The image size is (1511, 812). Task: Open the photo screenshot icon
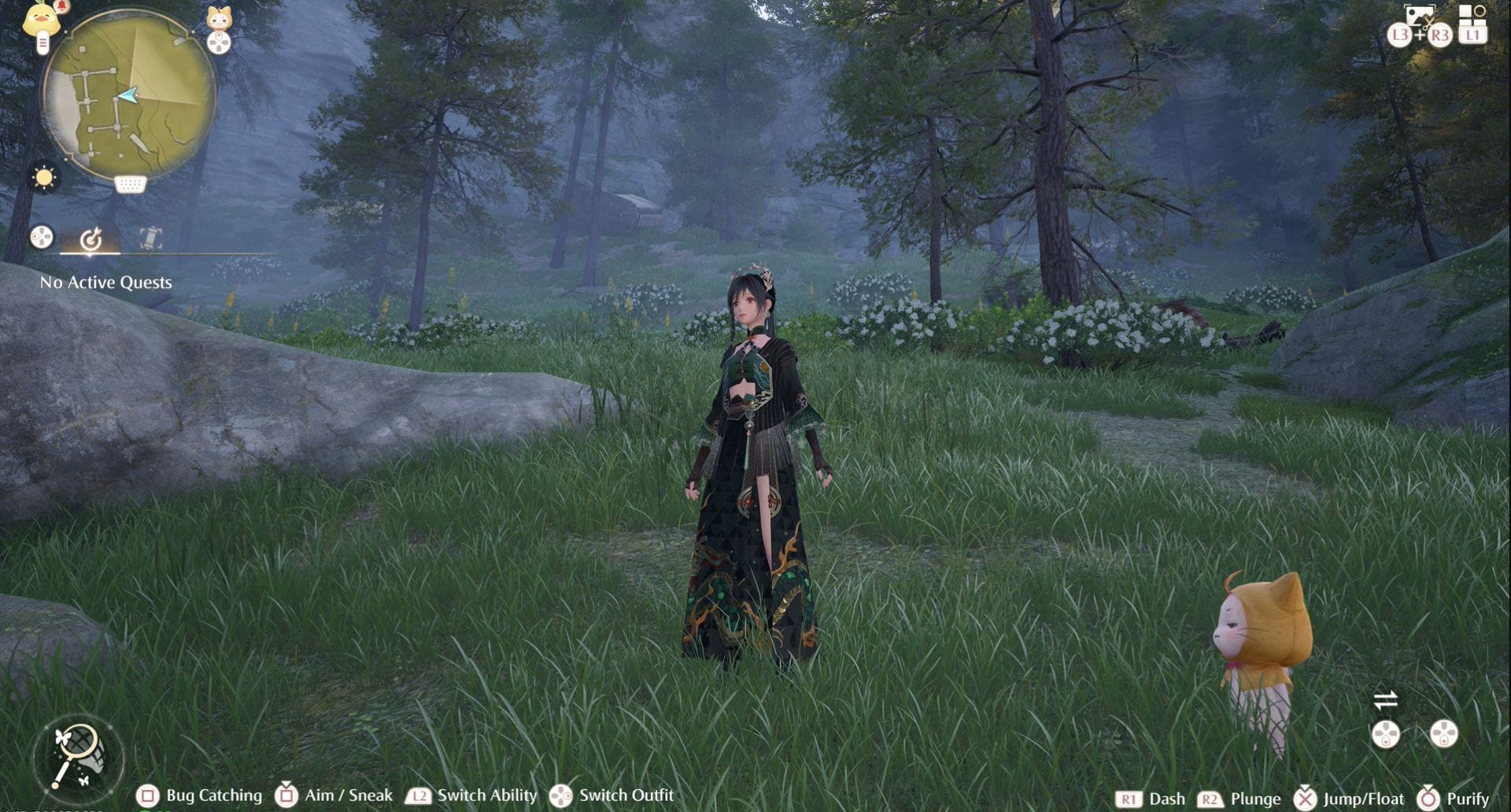click(x=1419, y=16)
